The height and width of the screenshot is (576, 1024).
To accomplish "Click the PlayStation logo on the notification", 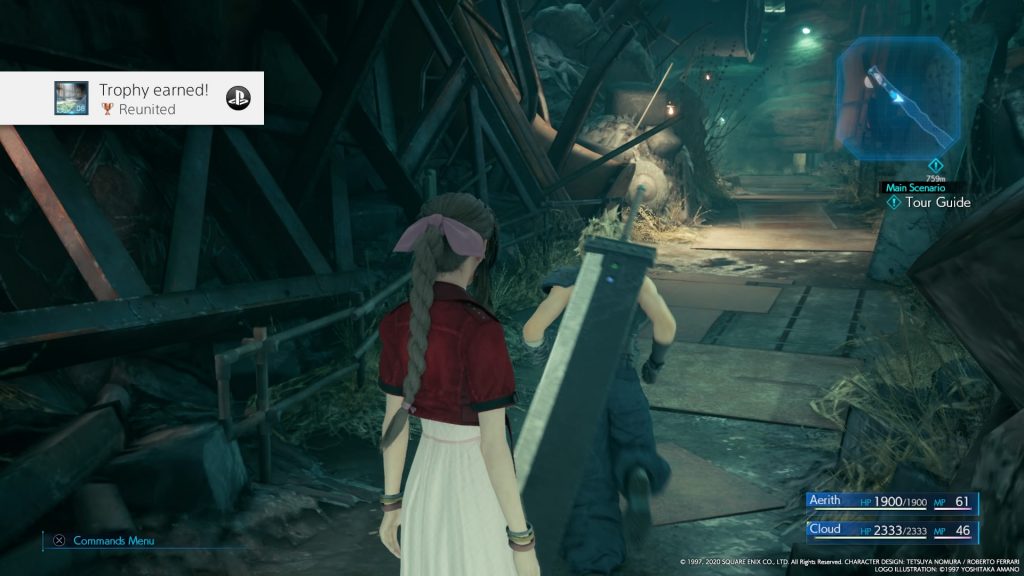I will pos(238,98).
